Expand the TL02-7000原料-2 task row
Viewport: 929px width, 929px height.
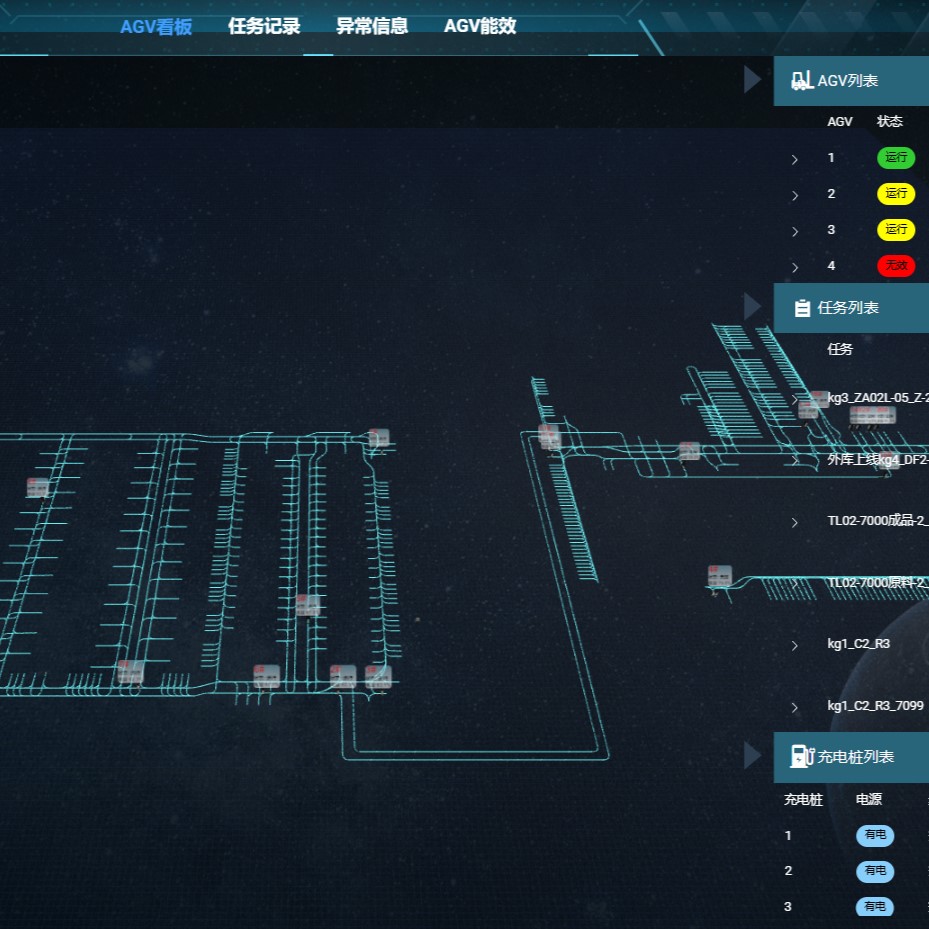click(795, 583)
